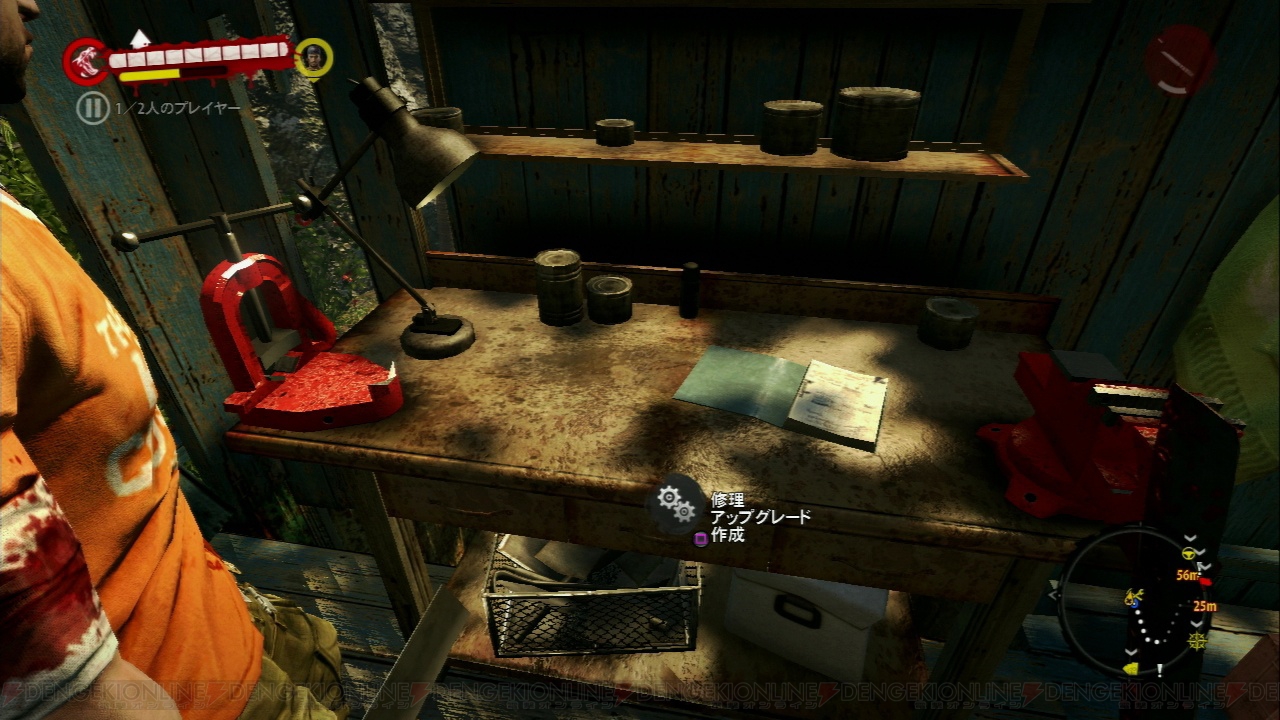
Task: Click the pause icon beside the player count
Action: pos(93,108)
